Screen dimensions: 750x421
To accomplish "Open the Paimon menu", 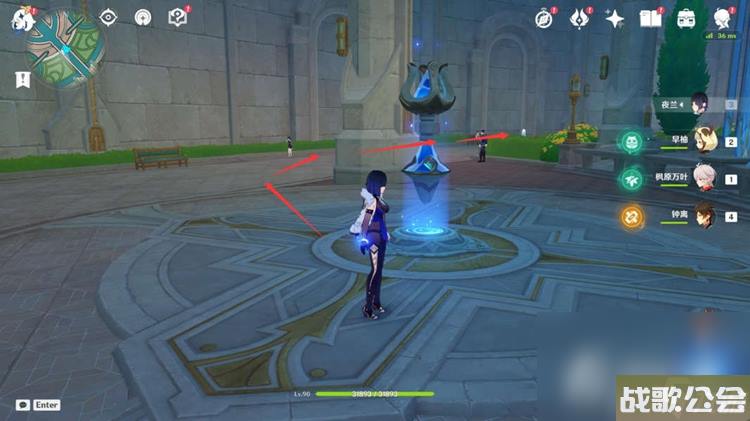I will coord(22,18).
